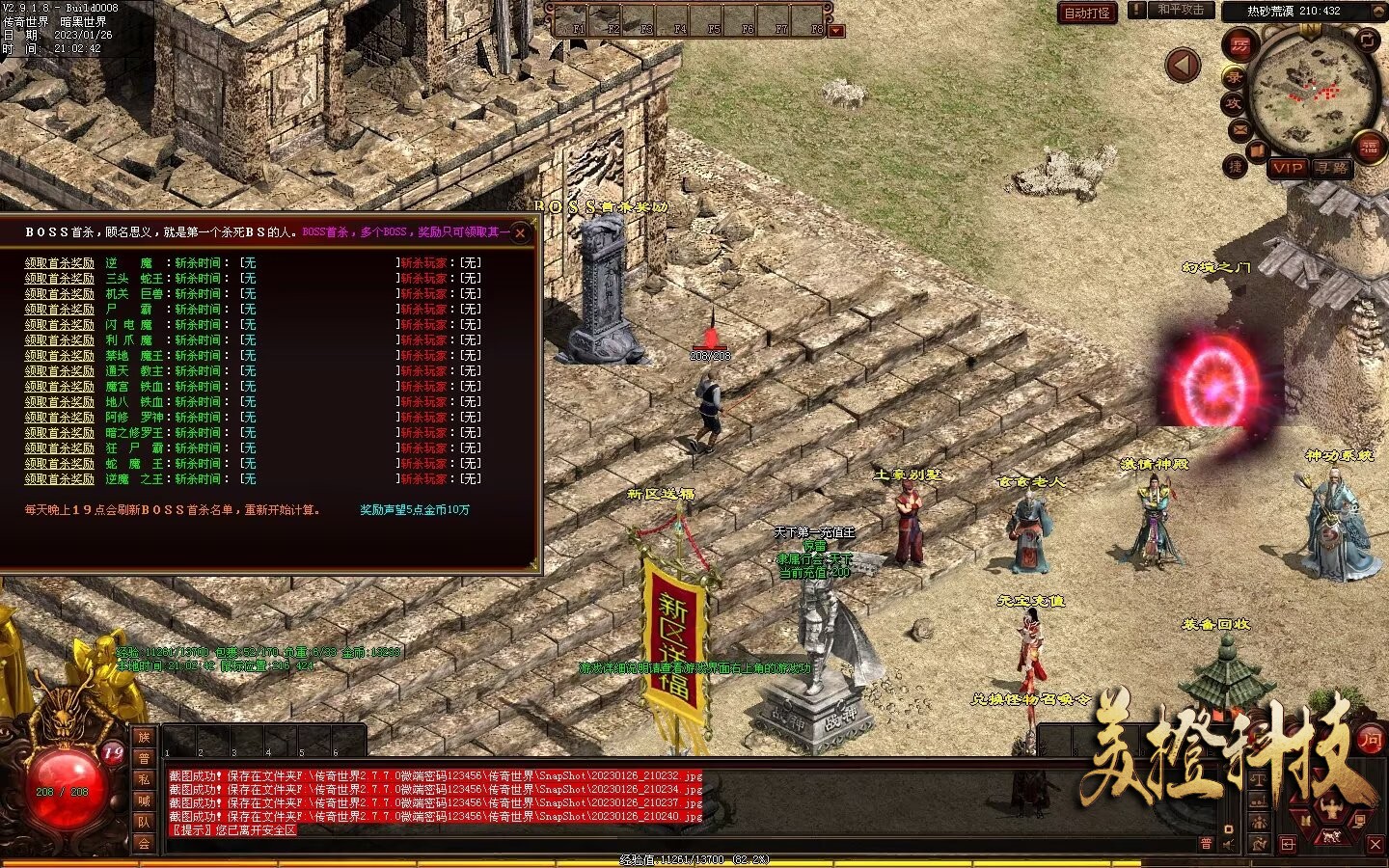This screenshot has height=868, width=1389.
Task: Open the mail envelope icon
Action: [x=1239, y=130]
